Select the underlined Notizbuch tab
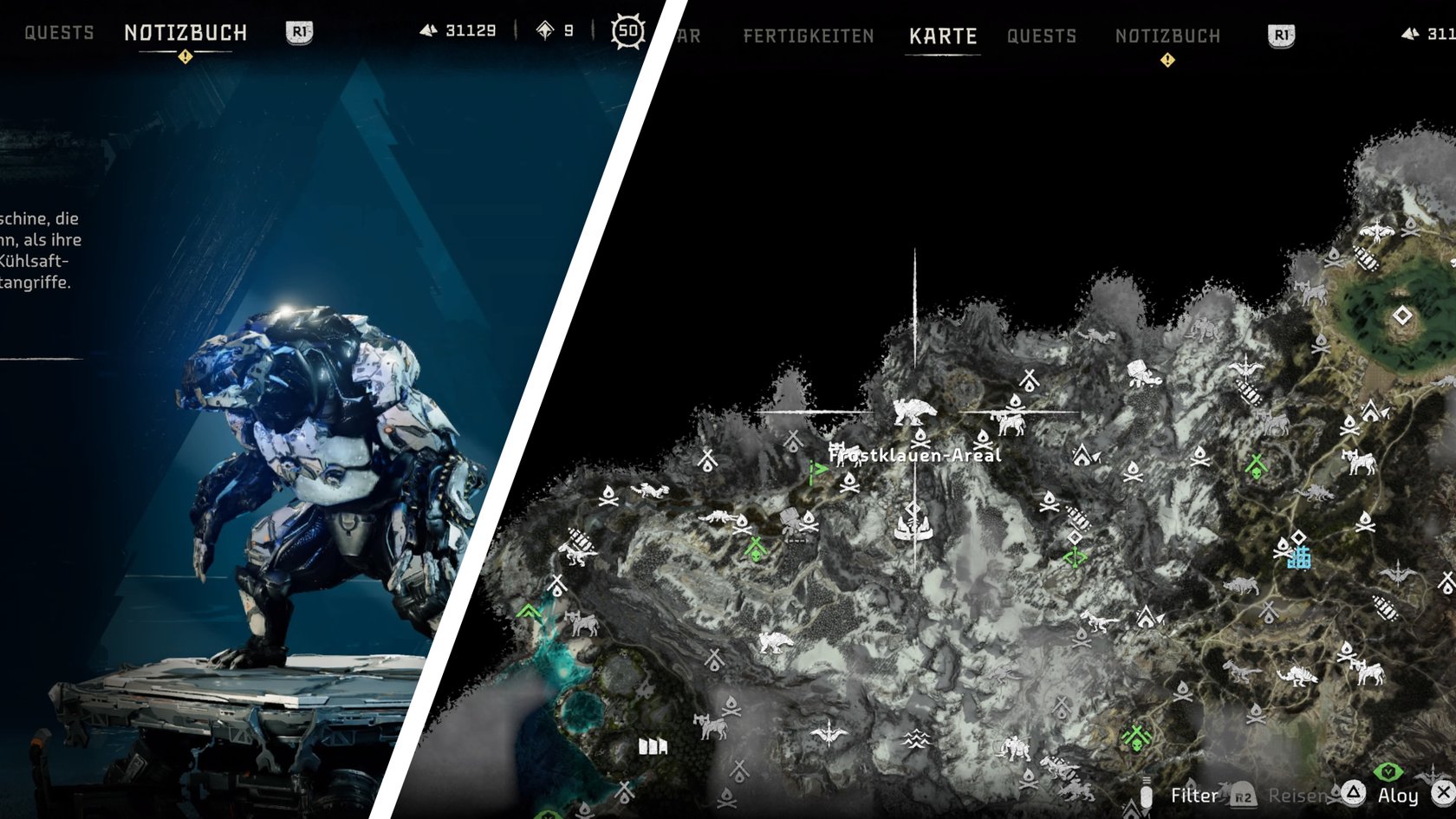This screenshot has height=819, width=1456. click(x=185, y=33)
